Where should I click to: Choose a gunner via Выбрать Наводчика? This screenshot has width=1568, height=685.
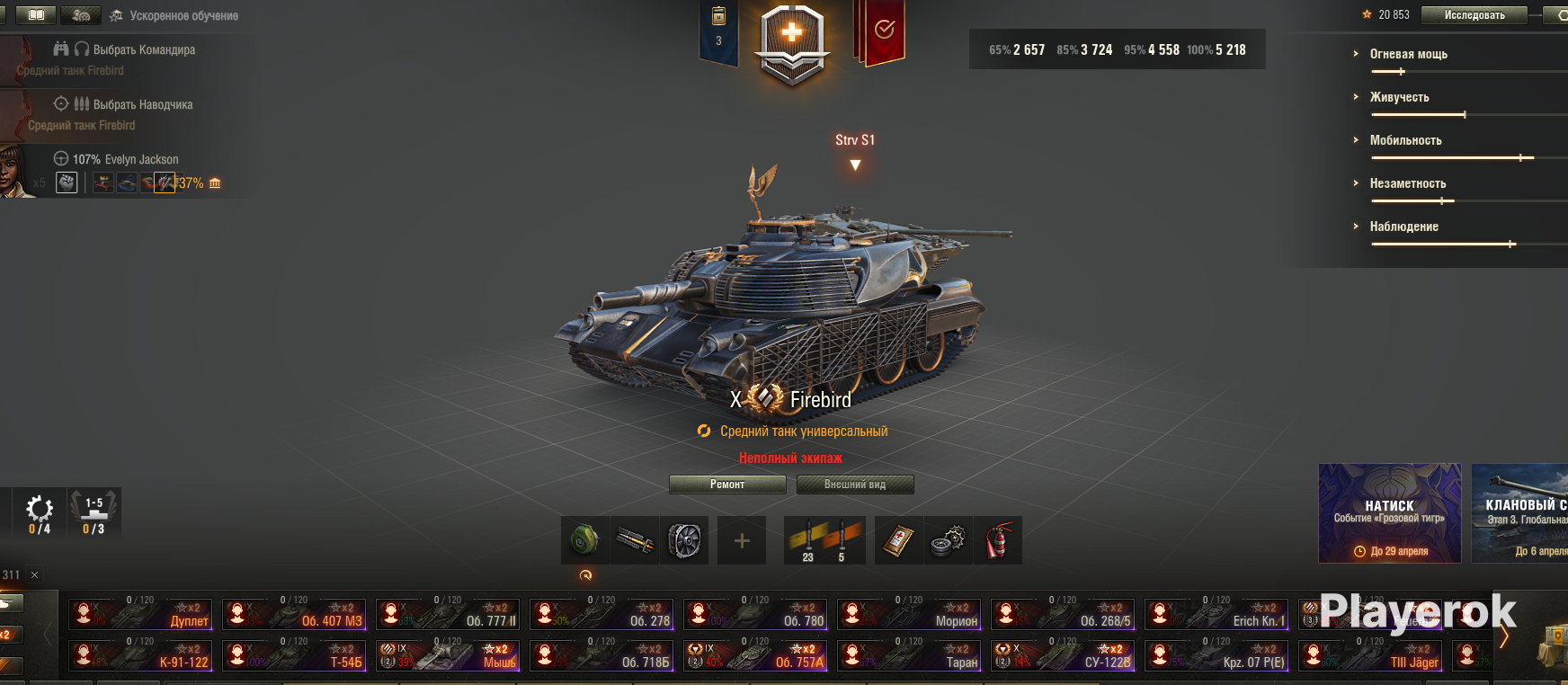(x=142, y=104)
